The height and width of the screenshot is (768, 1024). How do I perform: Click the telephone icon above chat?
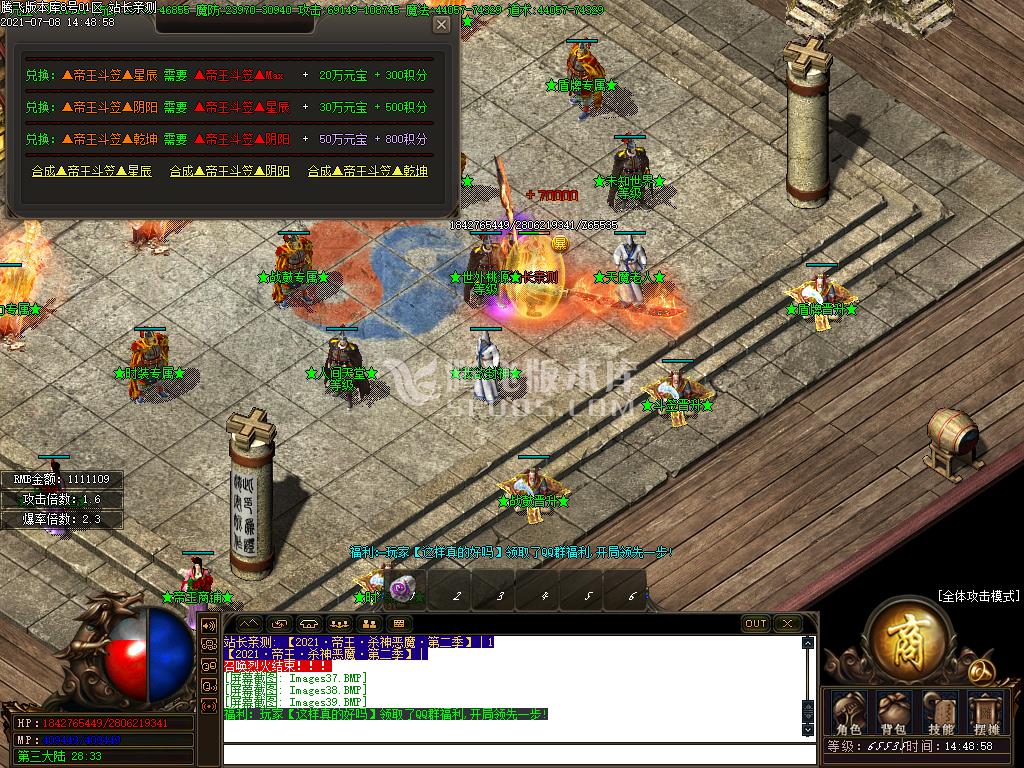[x=309, y=624]
